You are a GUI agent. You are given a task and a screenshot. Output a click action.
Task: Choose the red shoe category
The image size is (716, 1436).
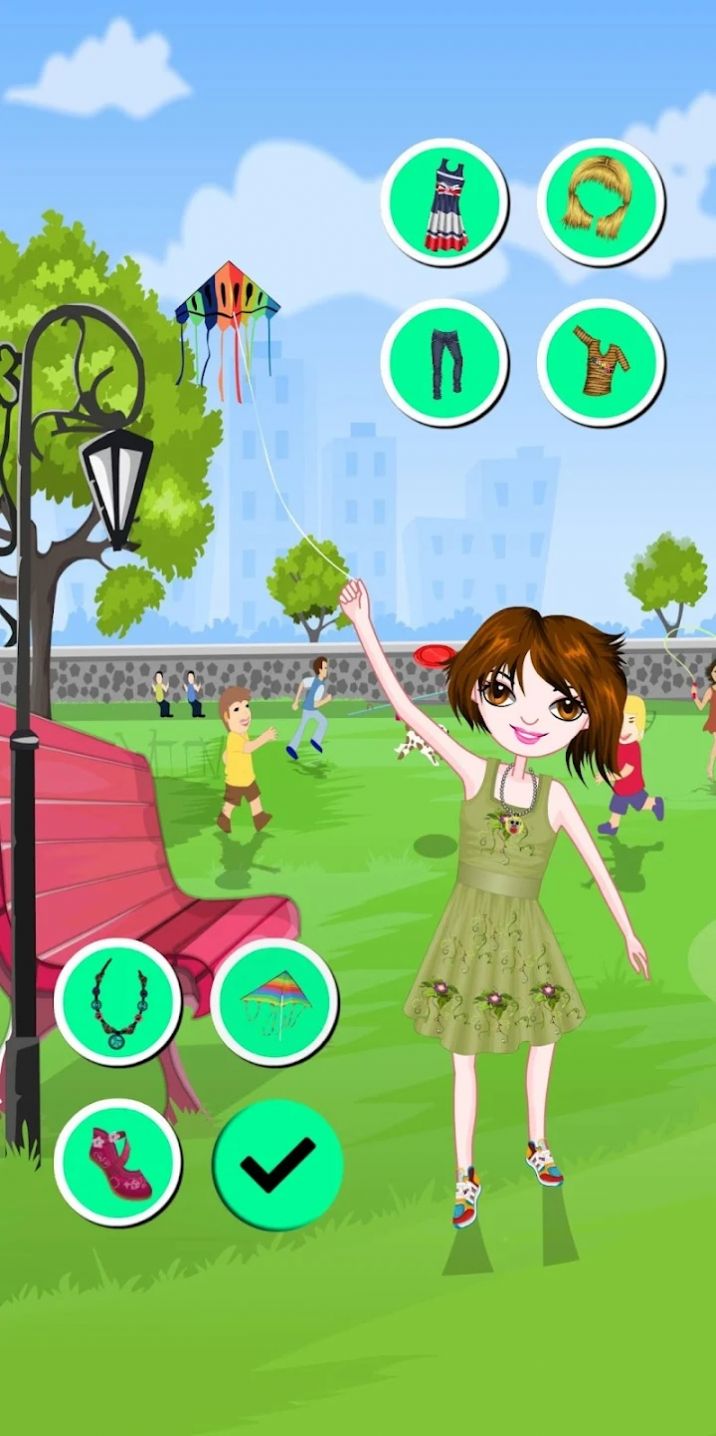118,1162
